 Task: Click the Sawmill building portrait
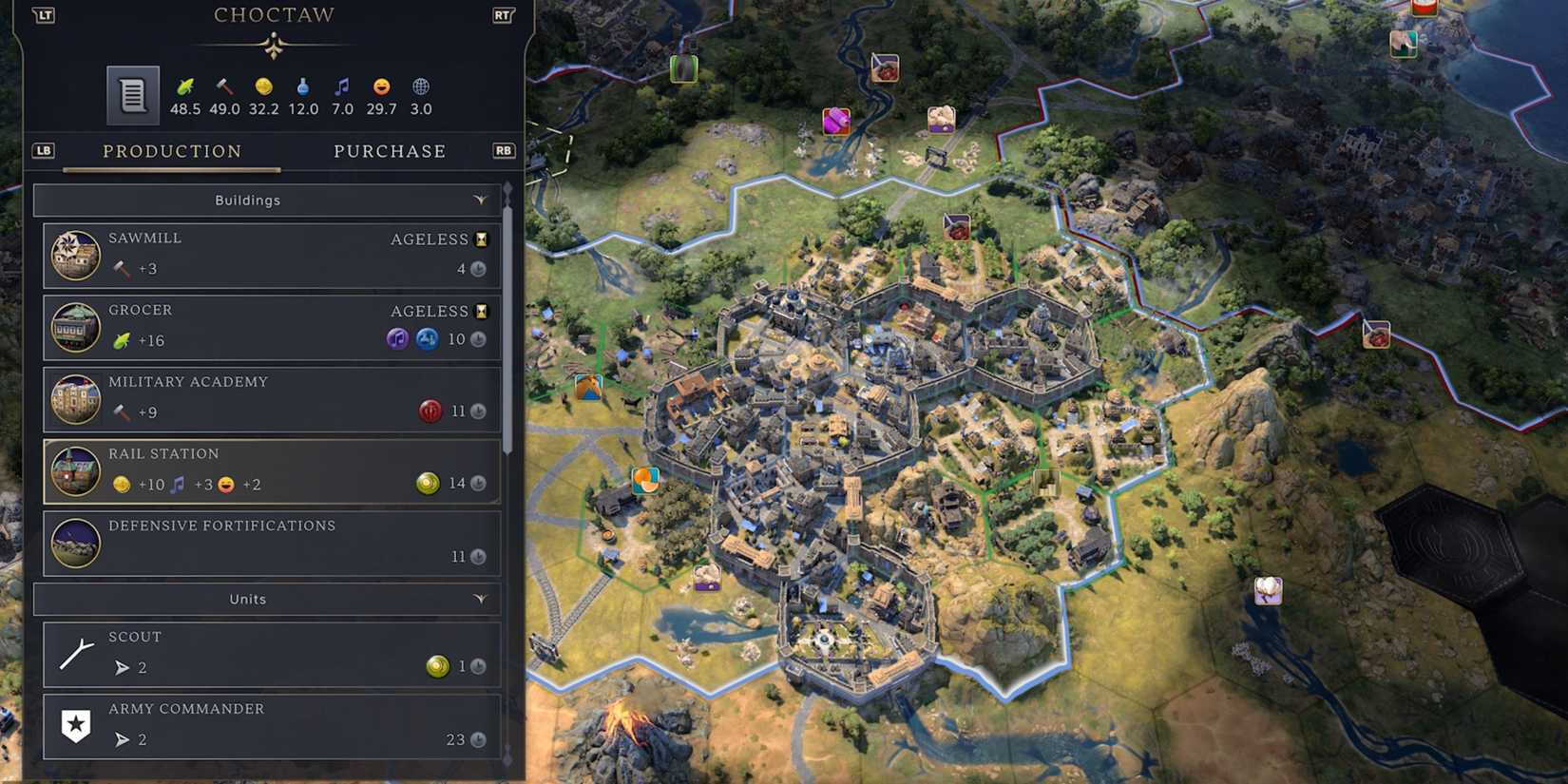click(x=76, y=255)
